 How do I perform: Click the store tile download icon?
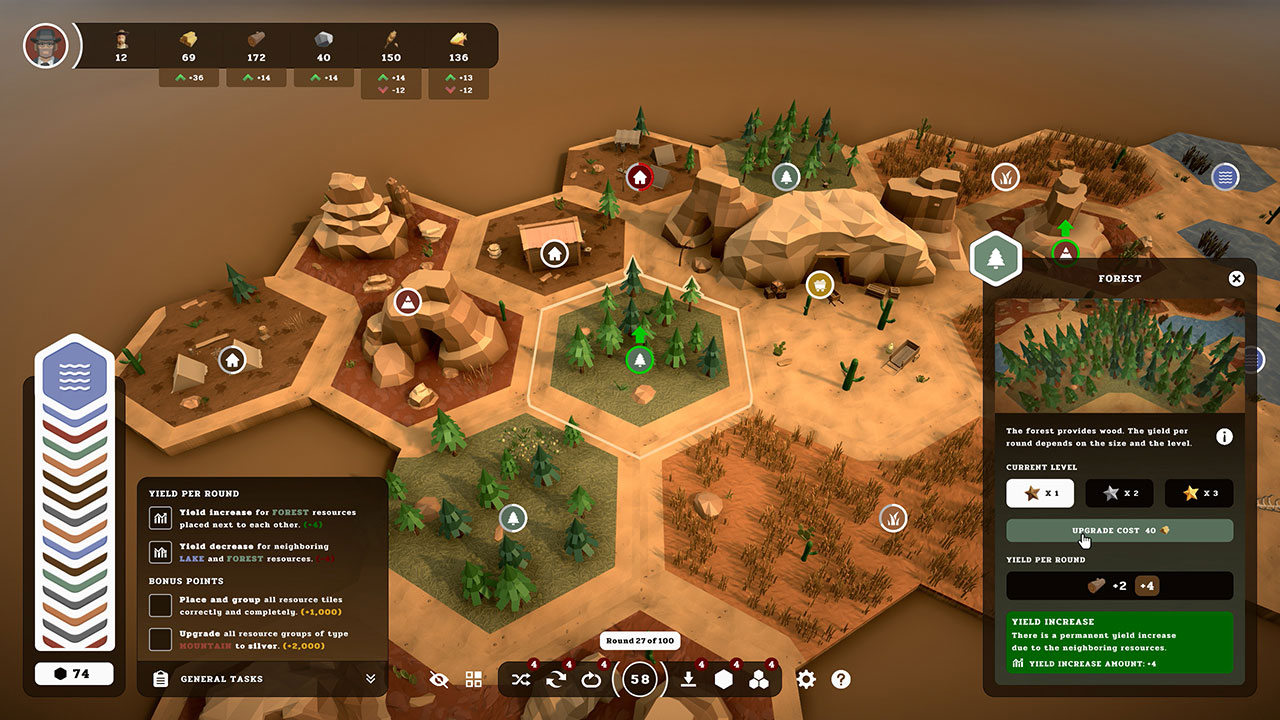(688, 679)
